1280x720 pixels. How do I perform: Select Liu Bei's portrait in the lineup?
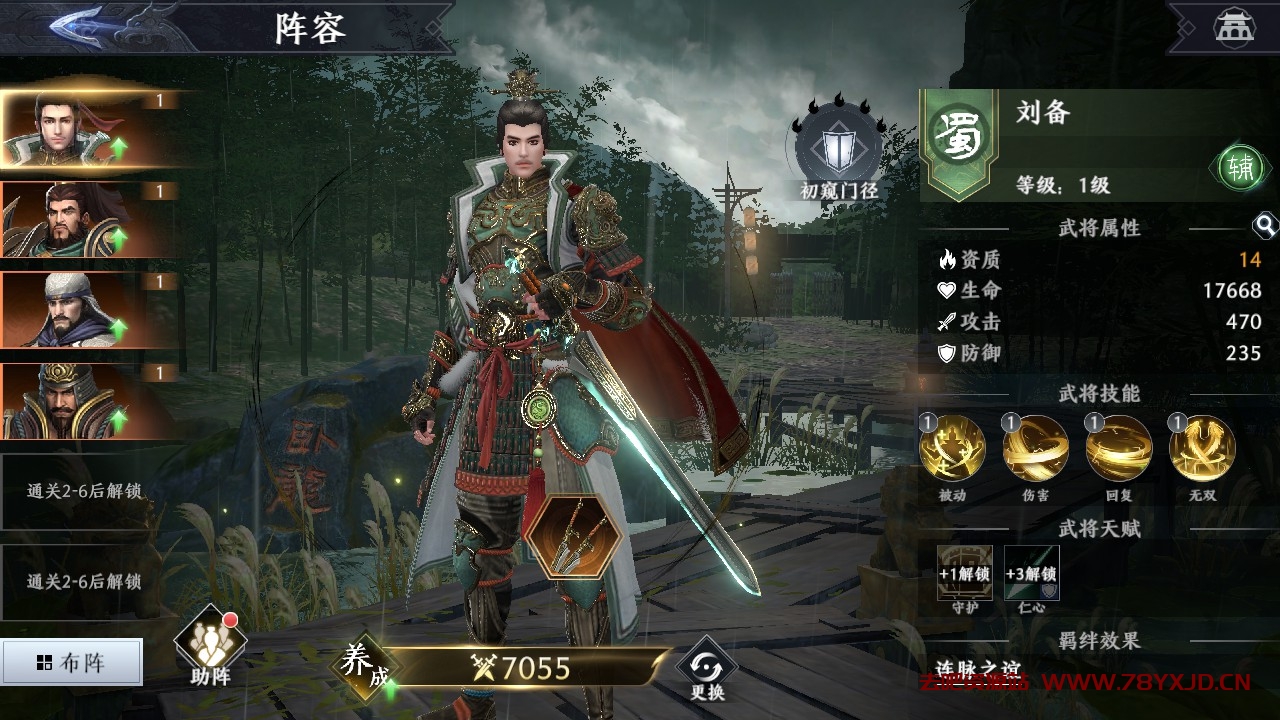[90, 129]
